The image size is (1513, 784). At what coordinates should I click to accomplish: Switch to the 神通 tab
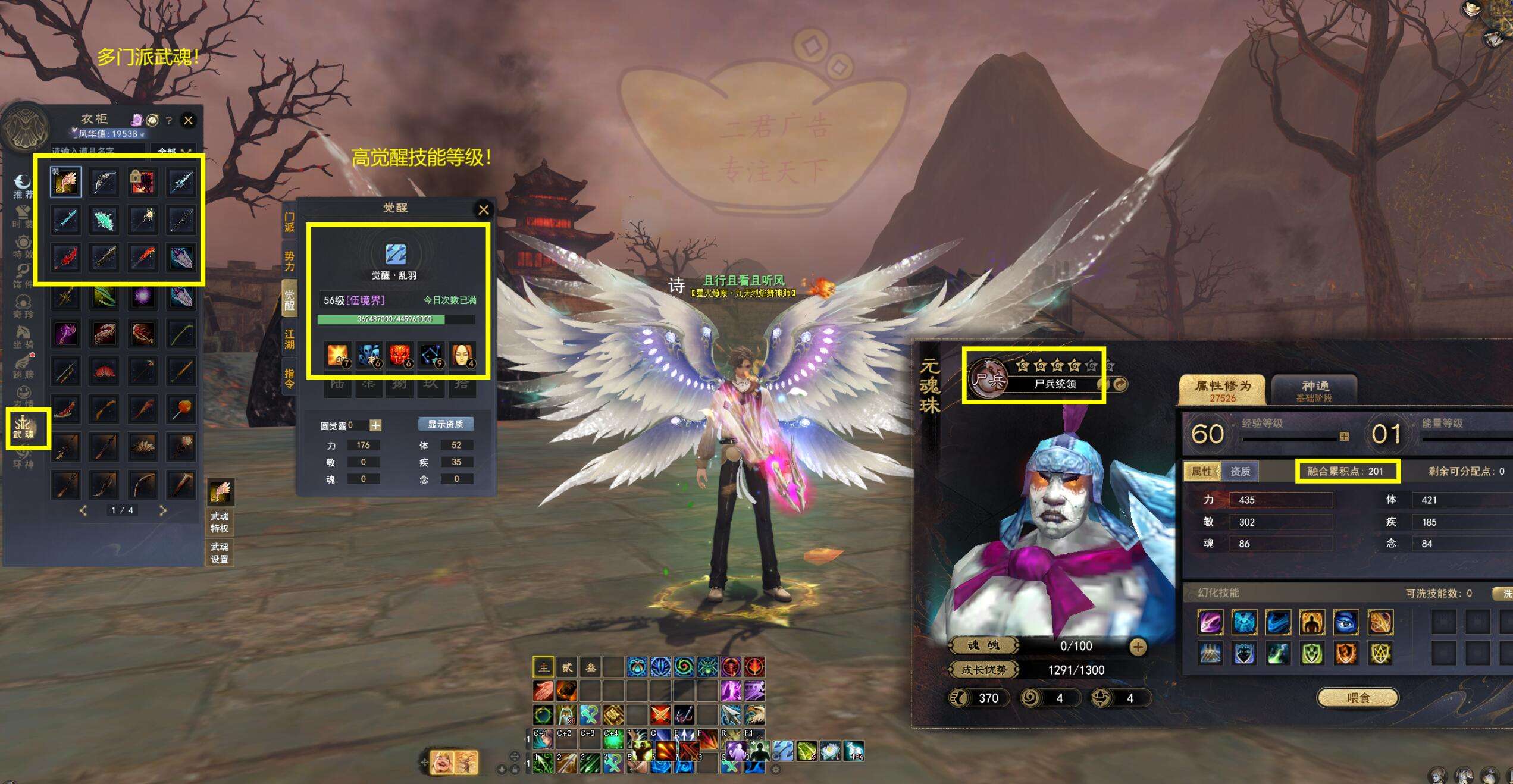coord(1314,390)
